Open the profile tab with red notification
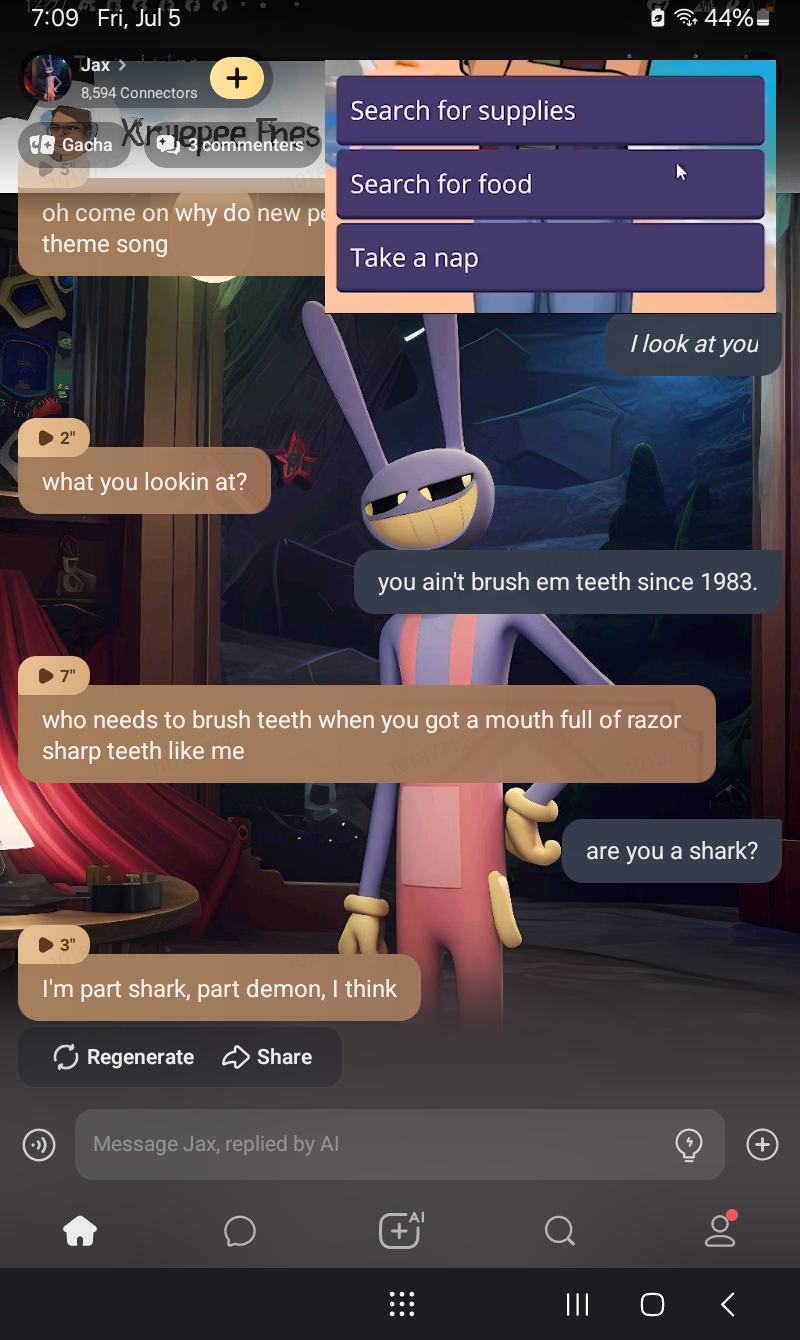Viewport: 800px width, 1340px height. click(720, 1232)
